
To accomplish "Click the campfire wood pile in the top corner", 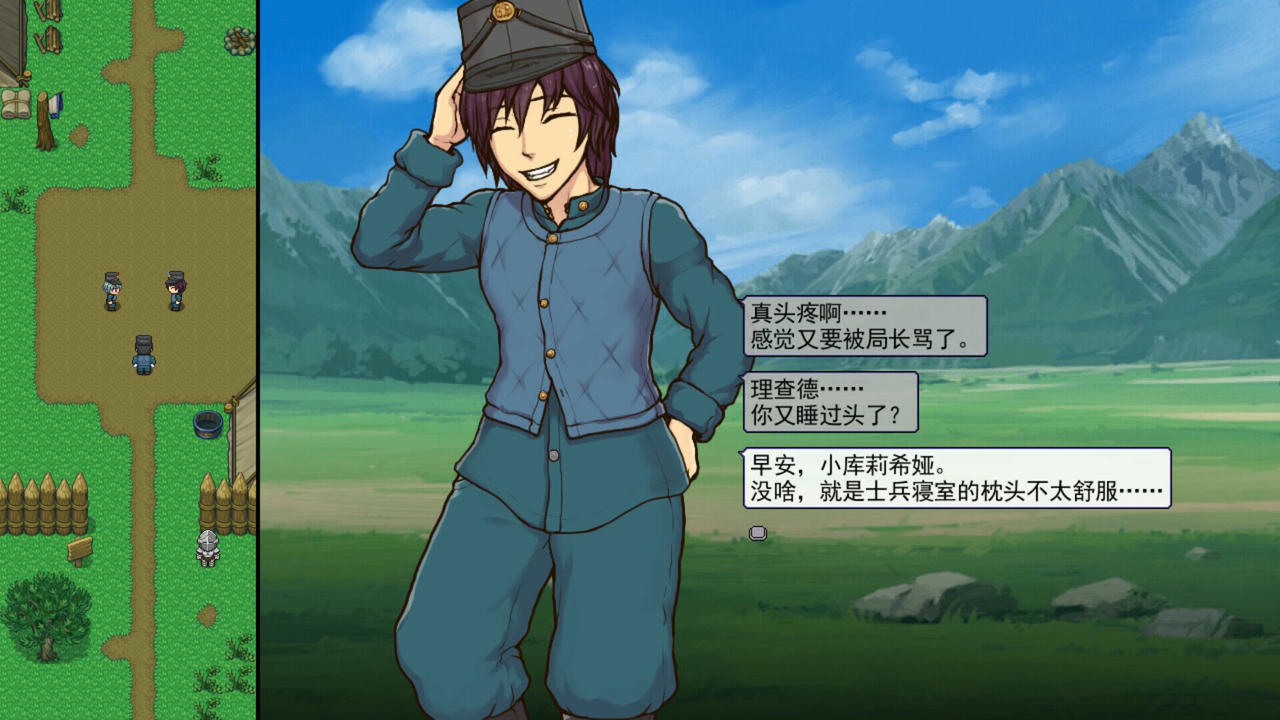I will tap(239, 41).
